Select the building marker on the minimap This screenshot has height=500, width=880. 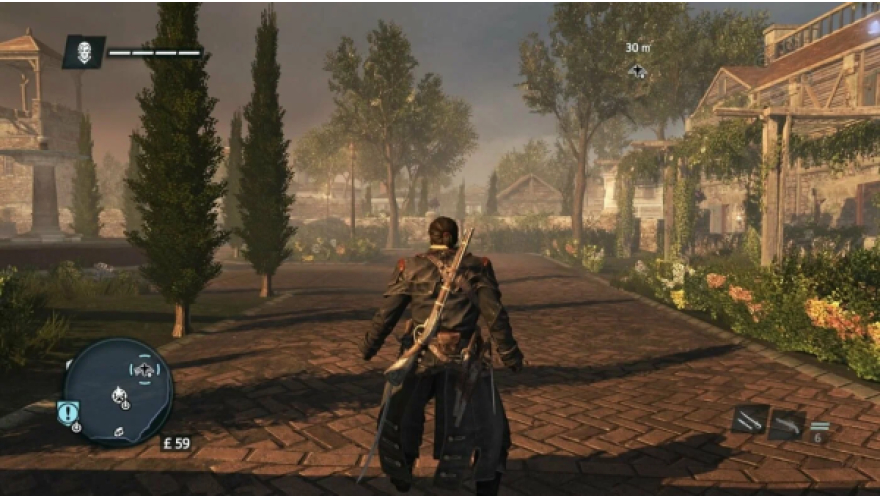[x=145, y=370]
